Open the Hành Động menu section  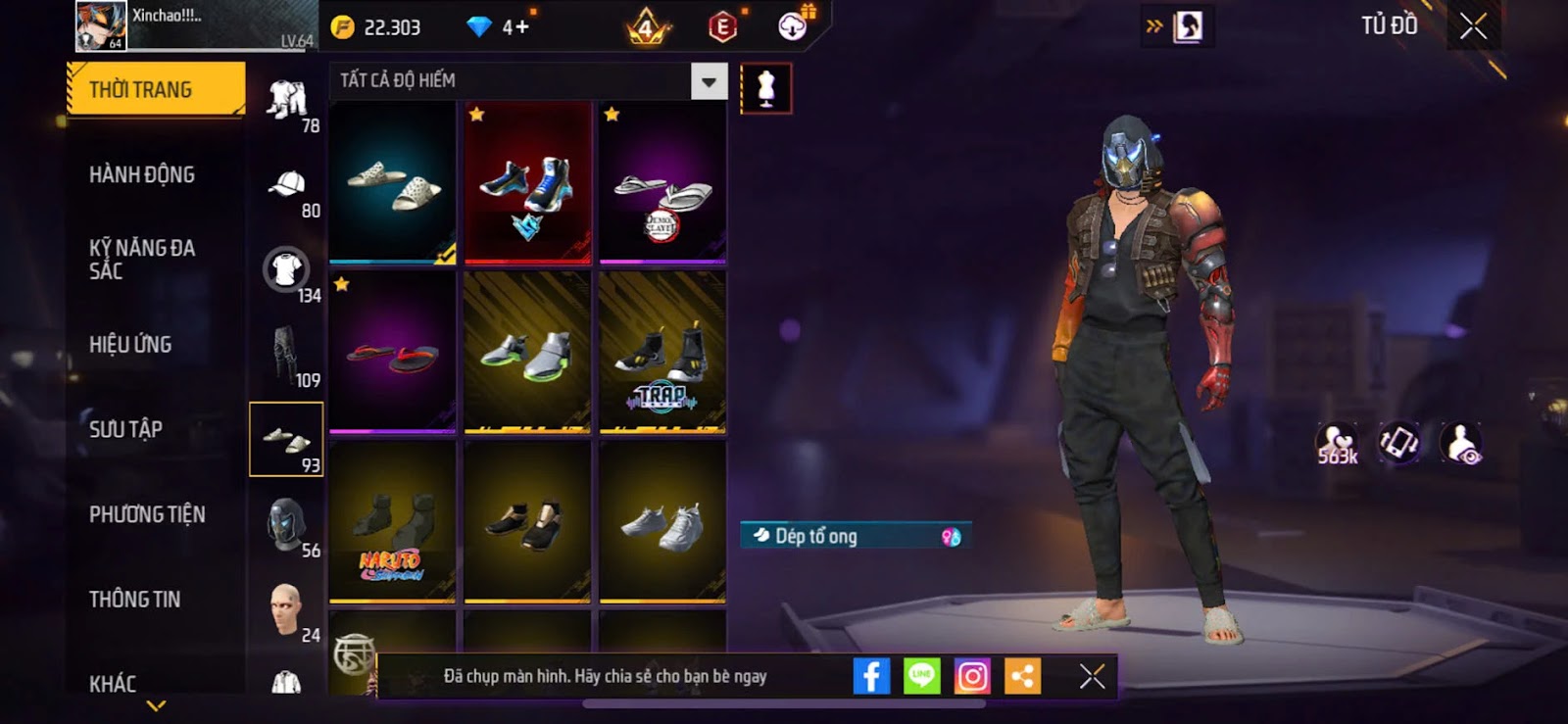point(142,175)
